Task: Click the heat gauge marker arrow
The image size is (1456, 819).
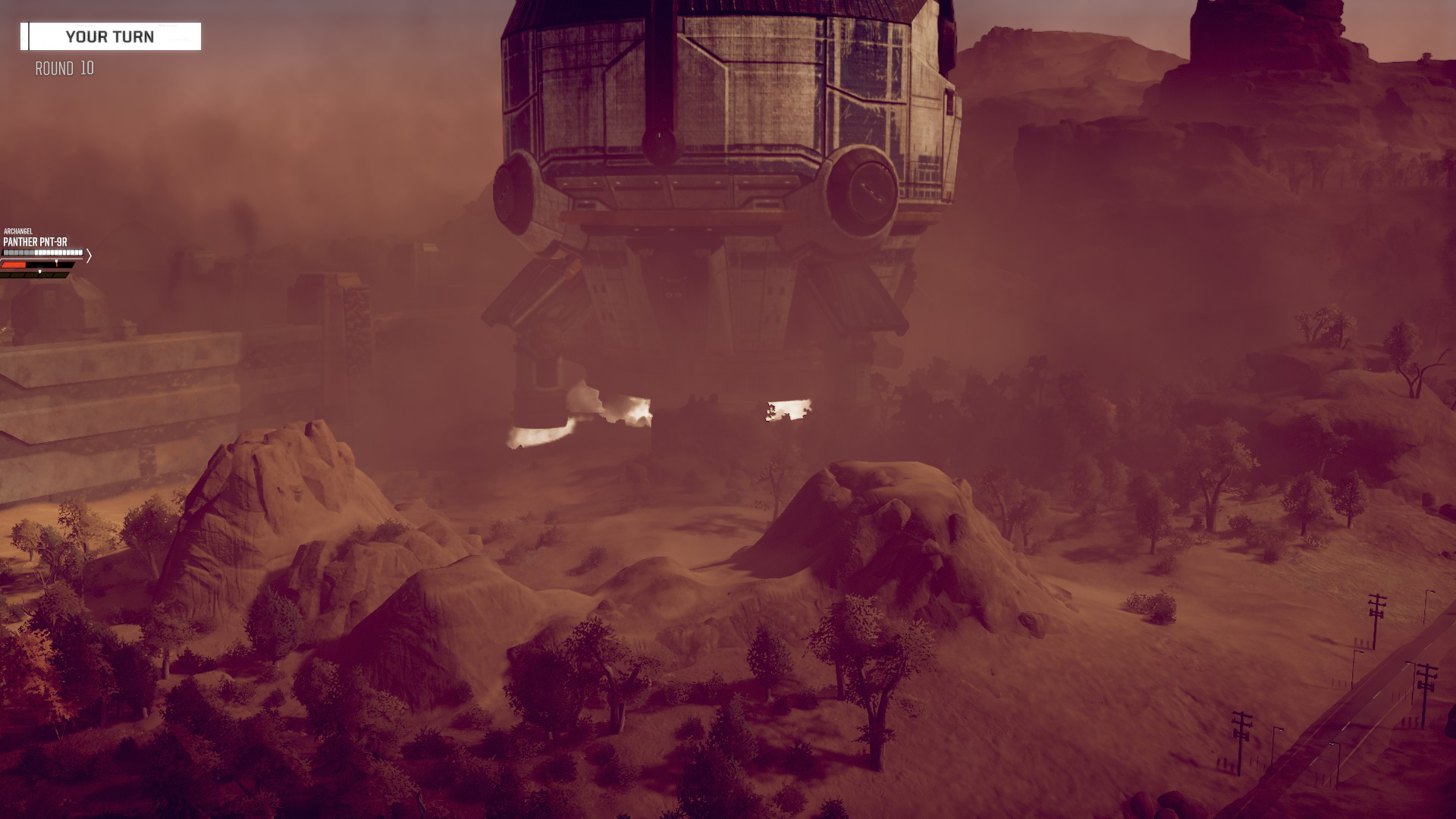Action: coord(40,273)
